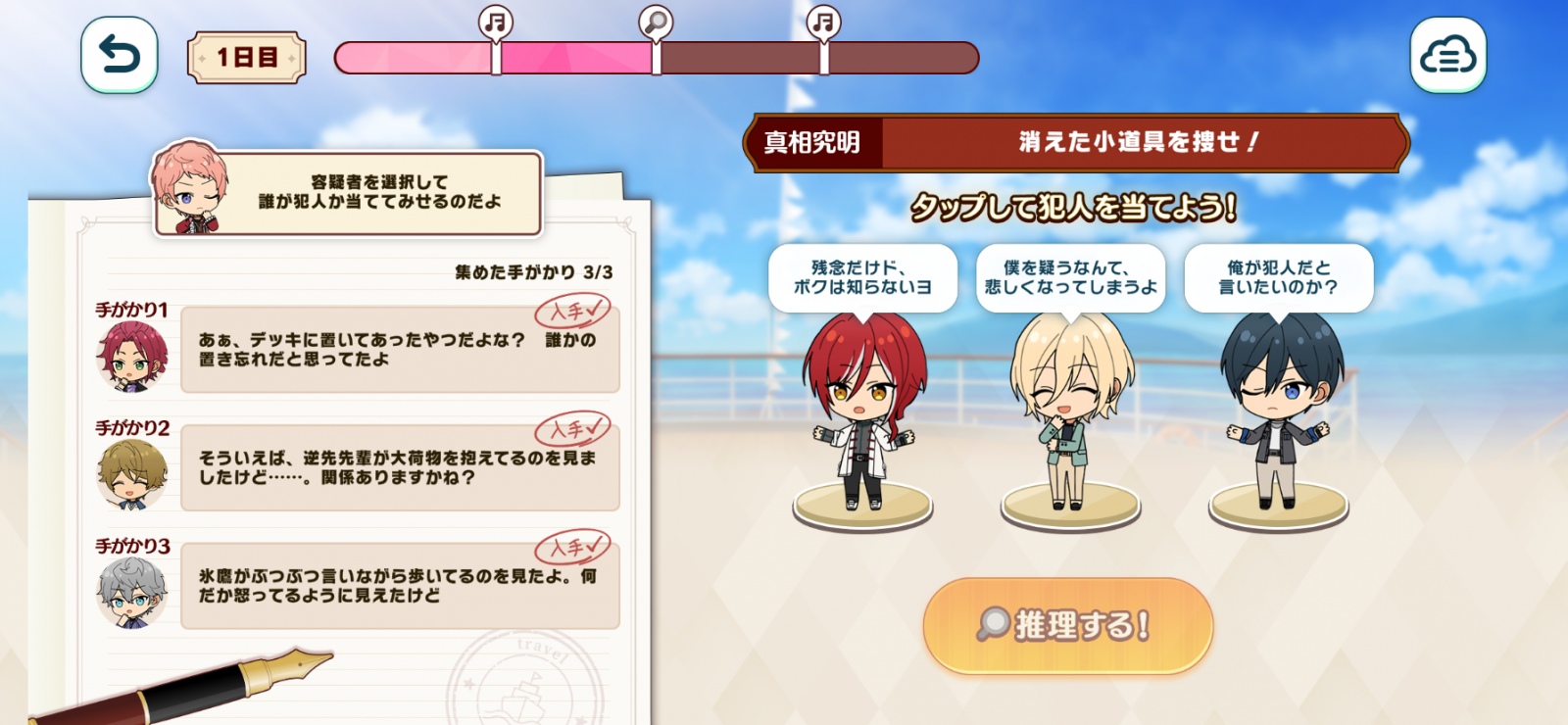This screenshot has height=725, width=1568.
Task: Tap the magnifying glass progress marker
Action: 656,22
